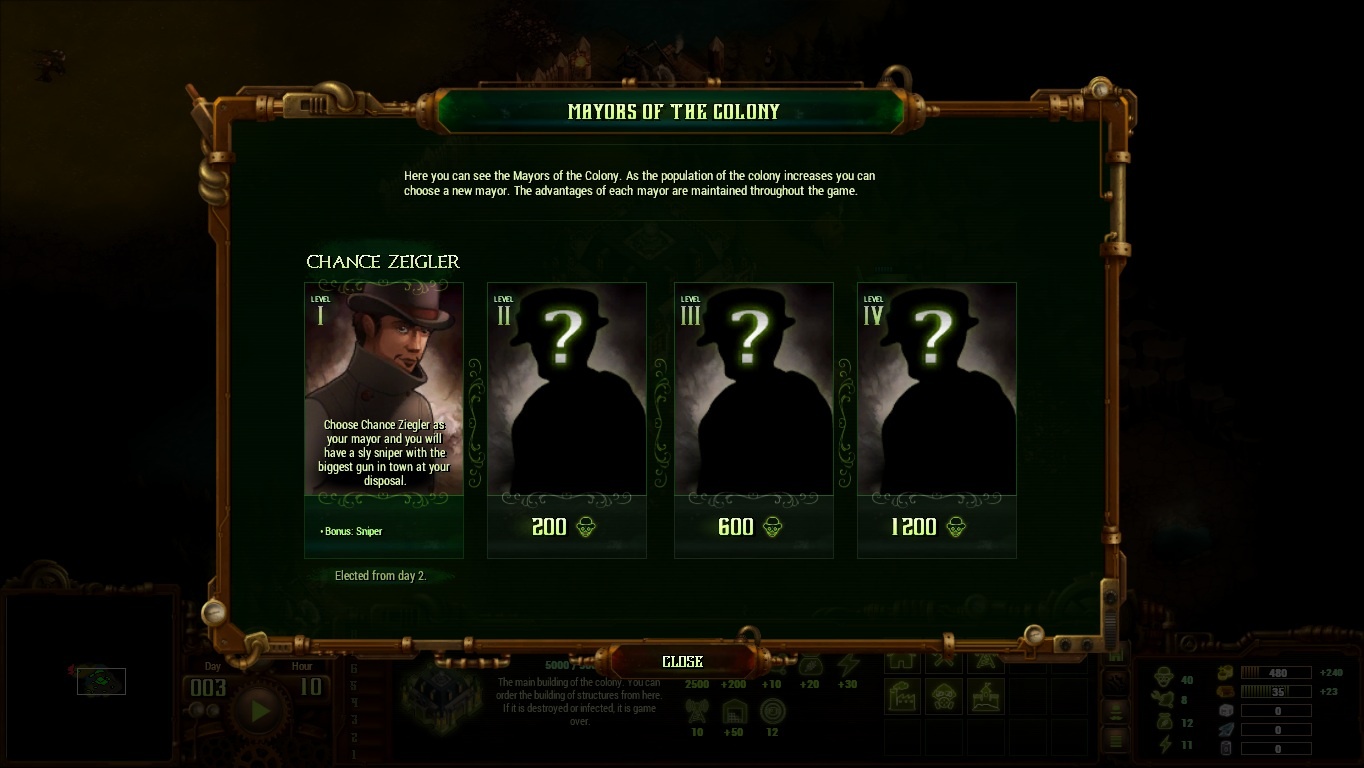Click the resource bag icon showing 12

tap(1164, 722)
